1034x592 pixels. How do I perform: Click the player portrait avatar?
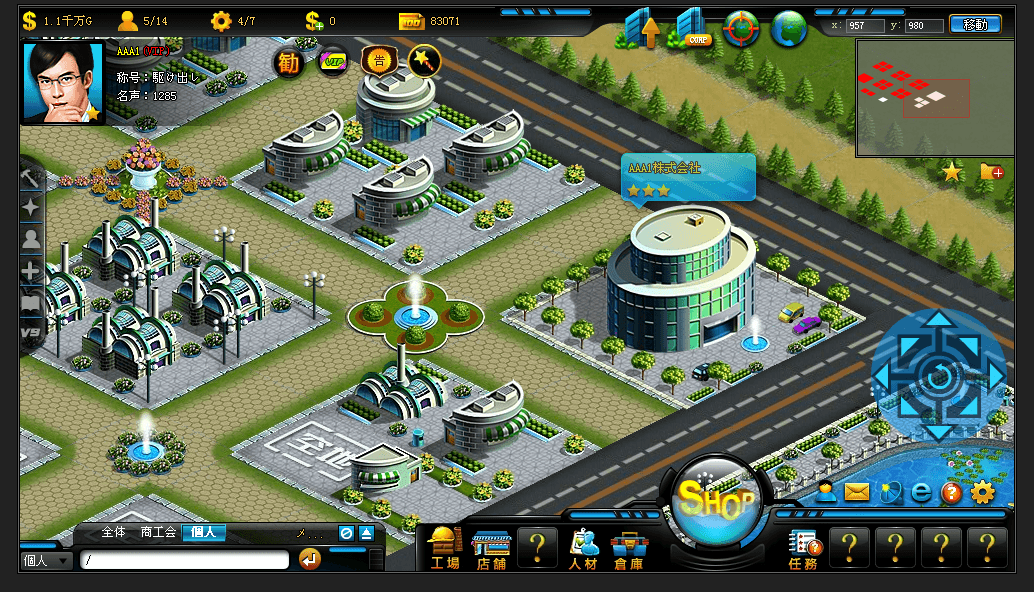tap(62, 83)
